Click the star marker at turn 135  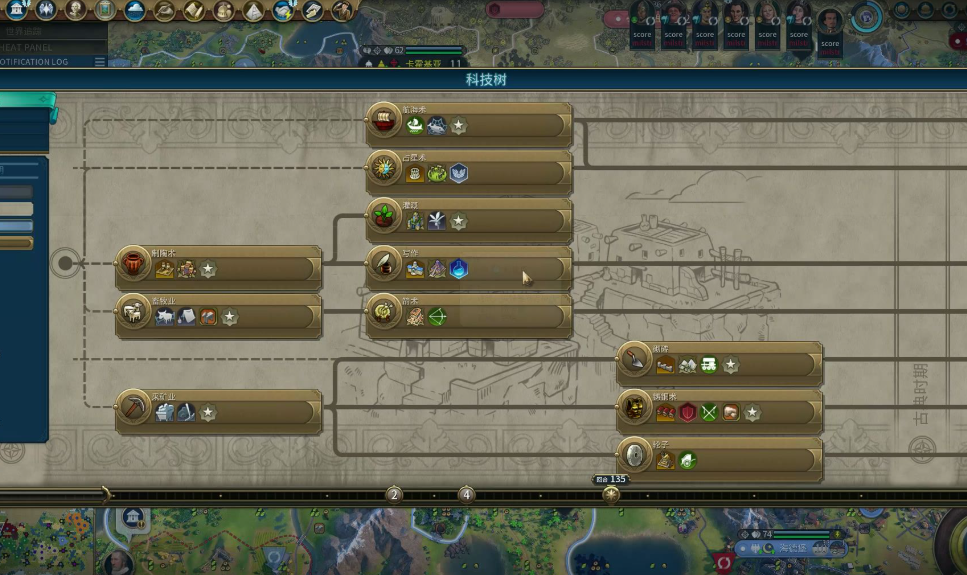[x=611, y=494]
